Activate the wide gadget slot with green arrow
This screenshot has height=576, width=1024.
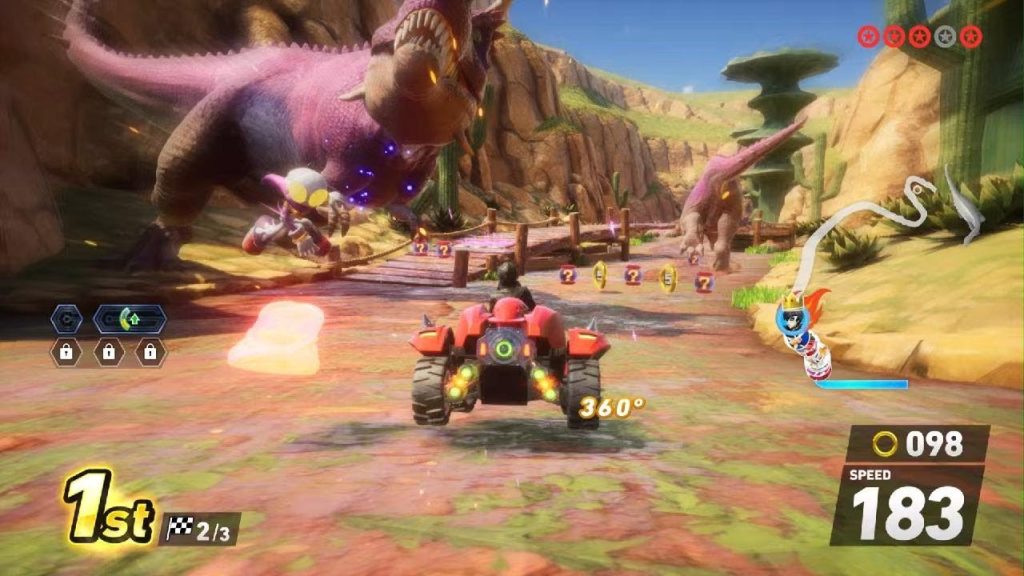coord(130,319)
